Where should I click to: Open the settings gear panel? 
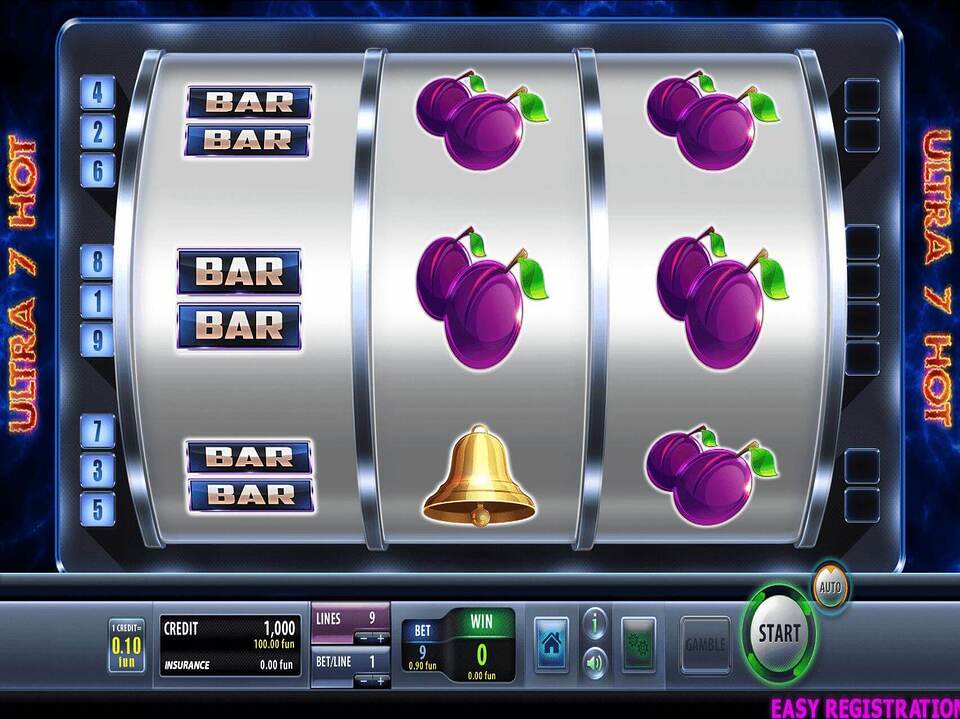[638, 642]
